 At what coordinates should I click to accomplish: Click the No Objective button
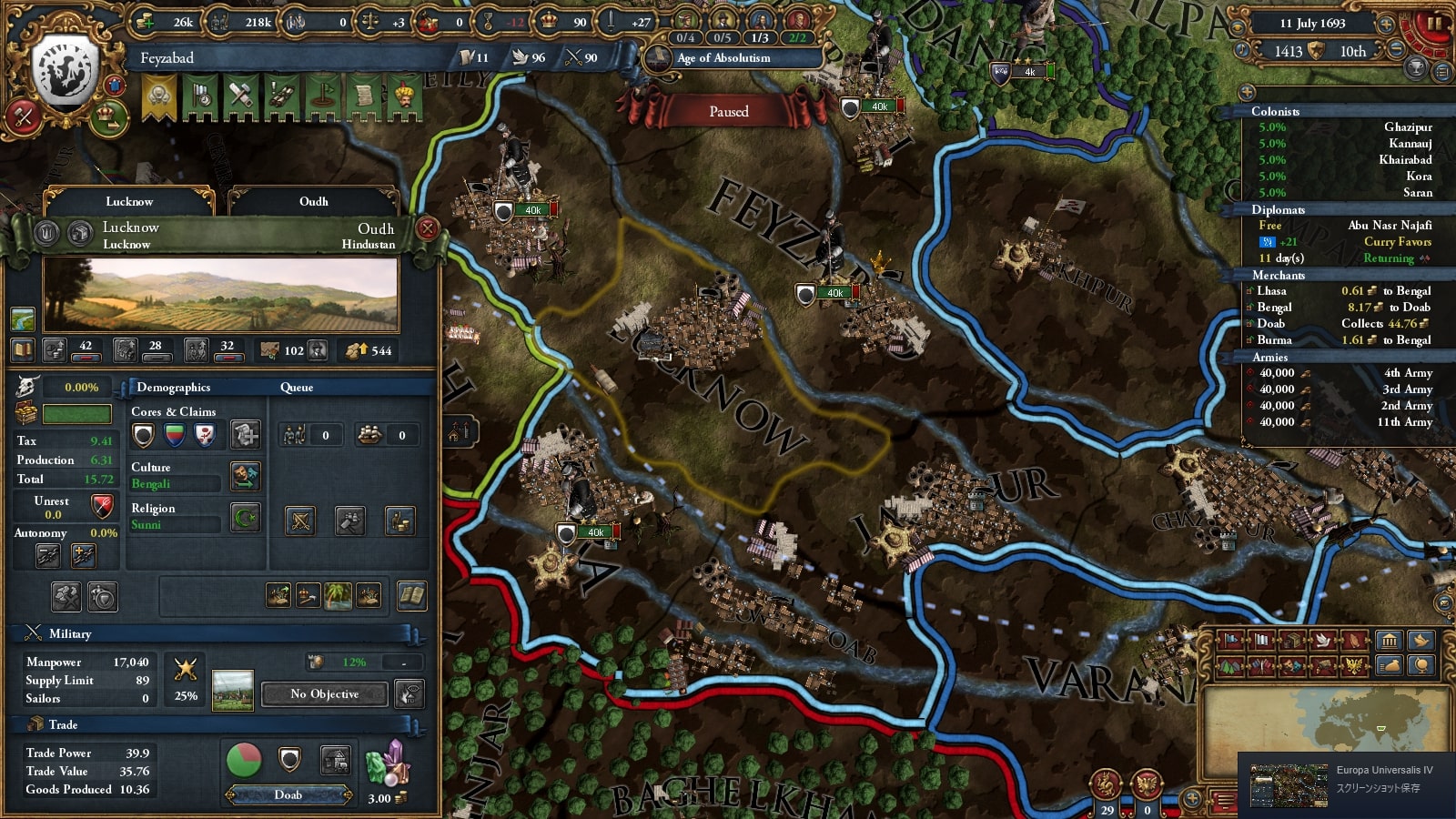pos(325,694)
